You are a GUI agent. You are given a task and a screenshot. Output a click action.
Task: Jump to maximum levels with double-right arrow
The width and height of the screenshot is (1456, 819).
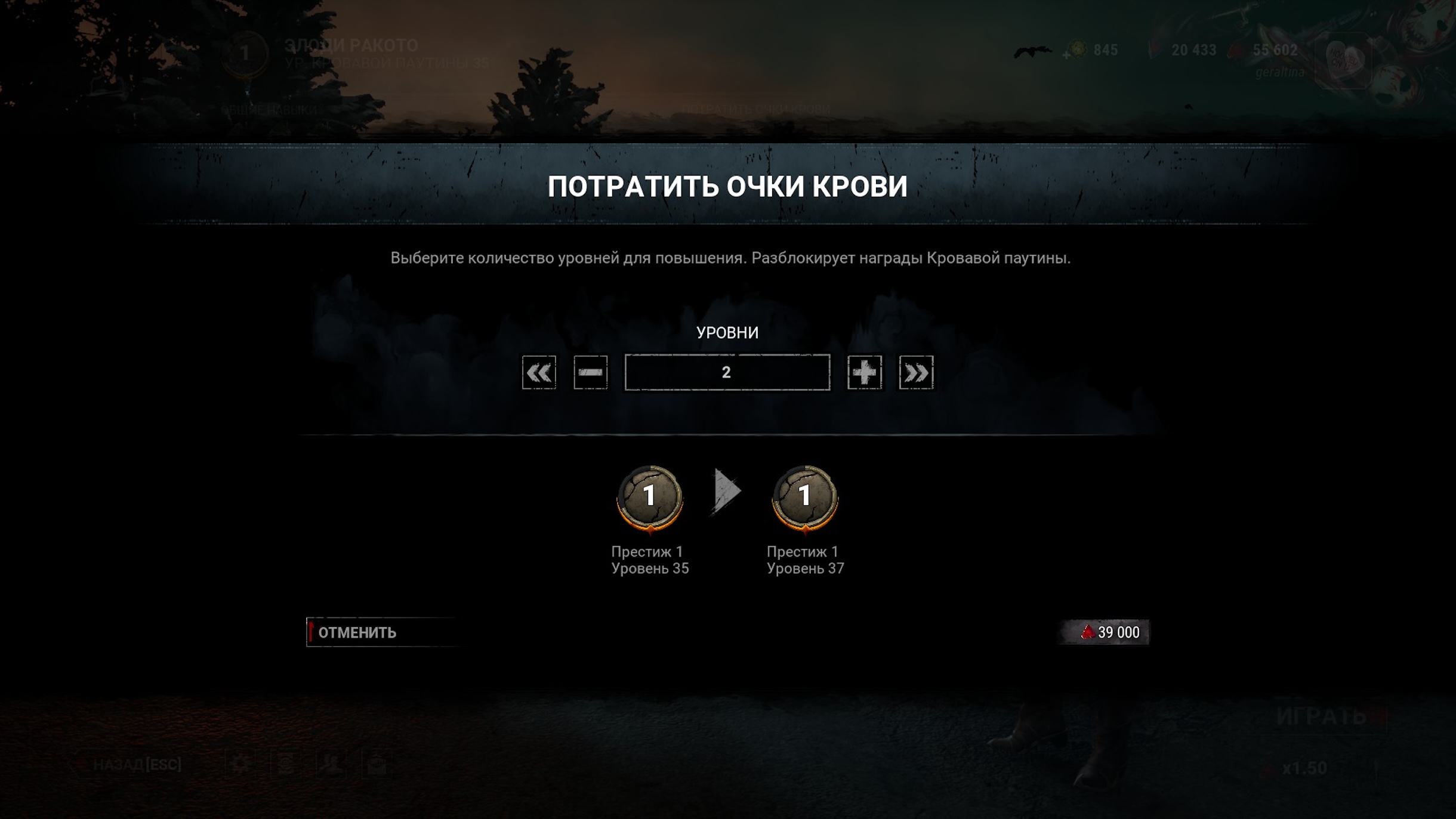pyautogui.click(x=916, y=373)
